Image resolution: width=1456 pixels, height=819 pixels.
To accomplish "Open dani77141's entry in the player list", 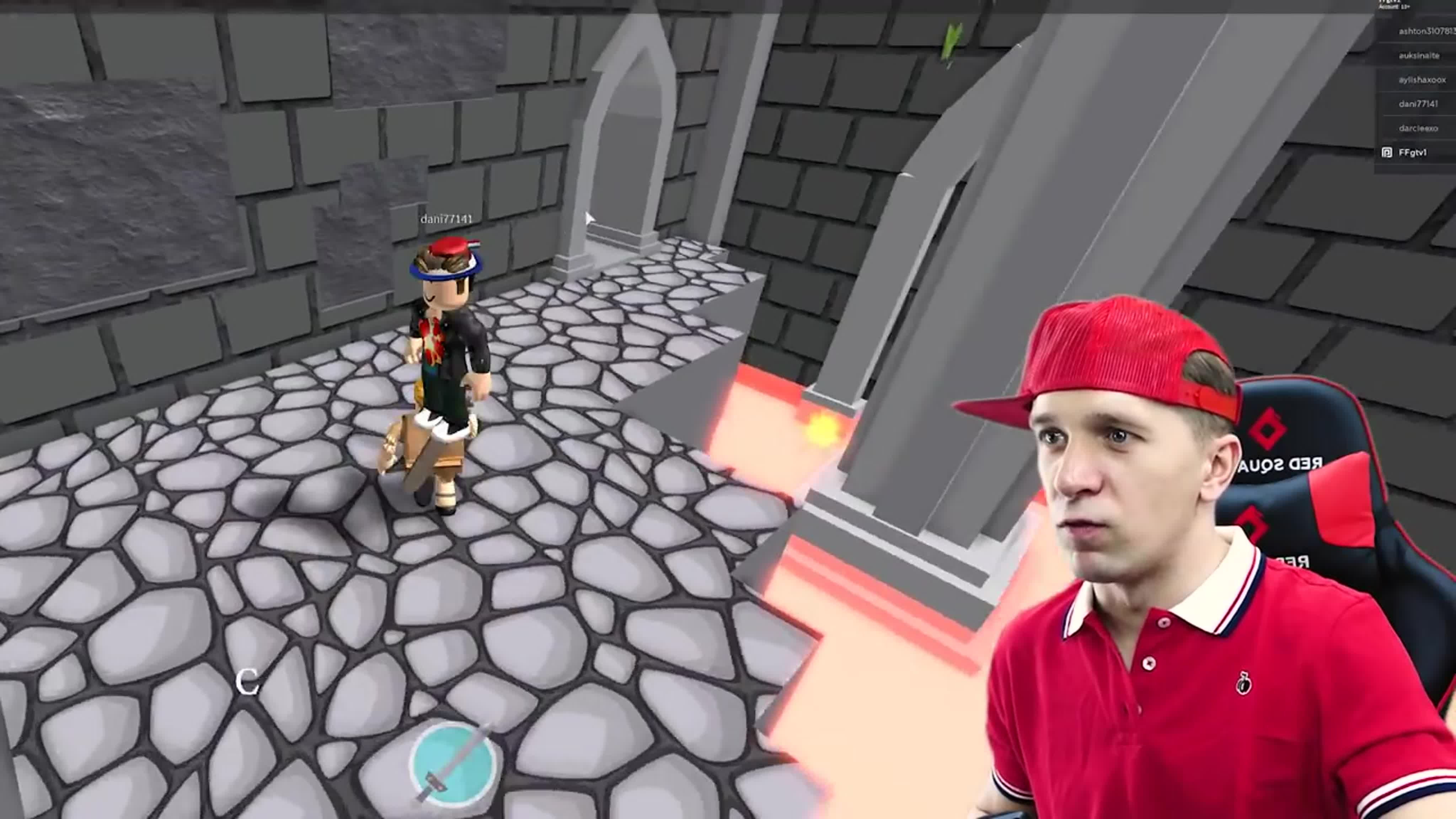I will [1418, 104].
